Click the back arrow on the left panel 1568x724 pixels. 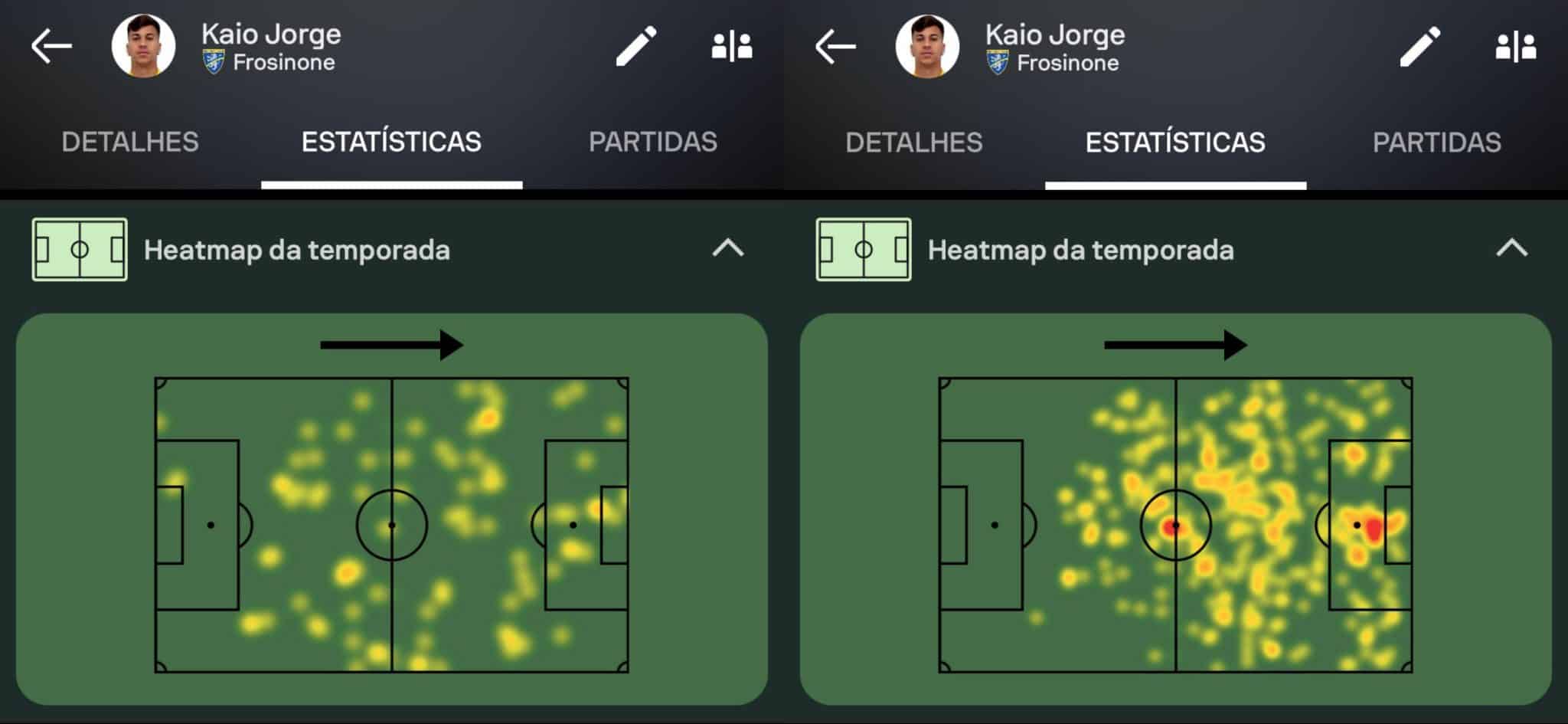(x=50, y=46)
